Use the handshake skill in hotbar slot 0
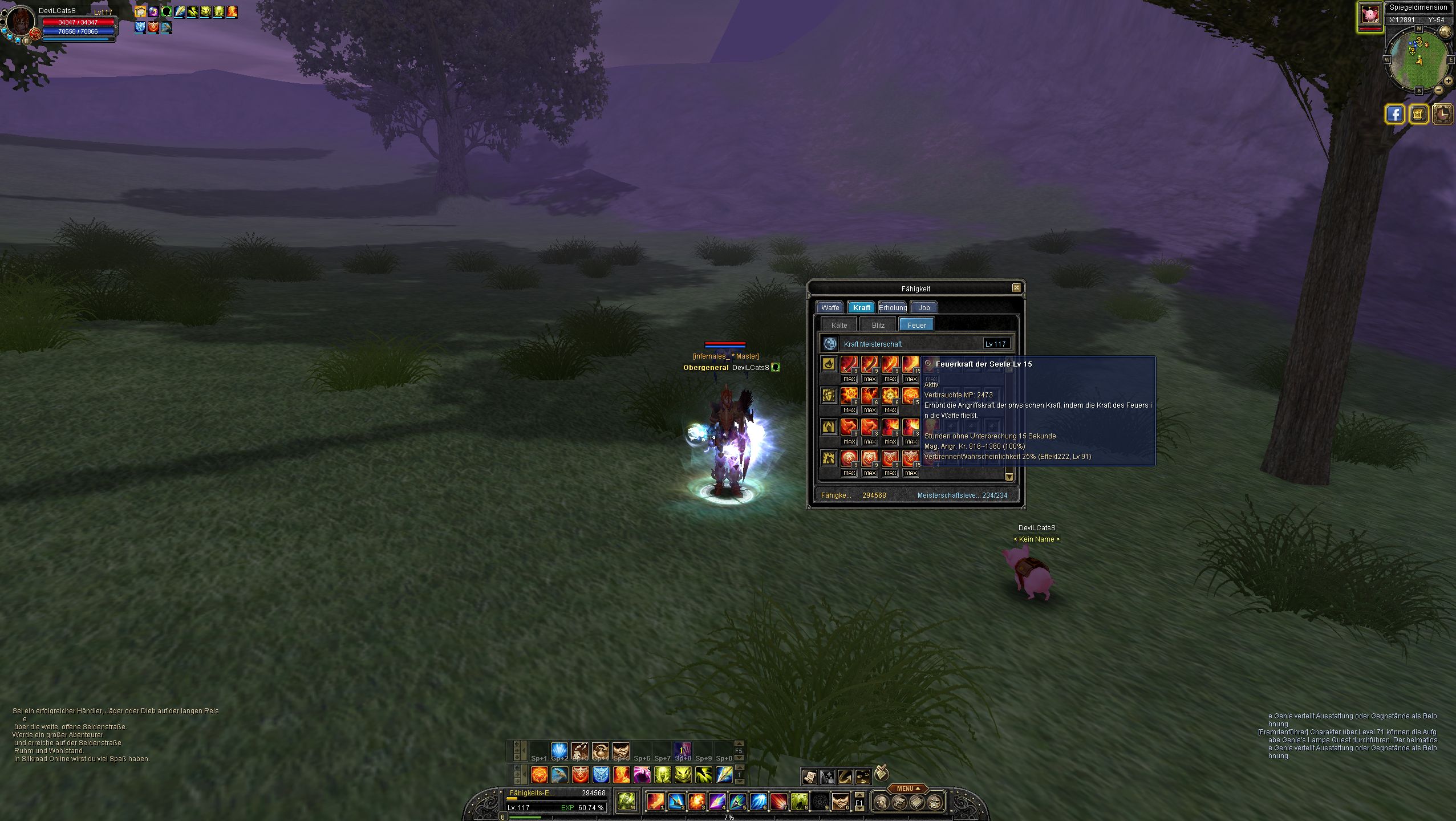 (x=839, y=802)
